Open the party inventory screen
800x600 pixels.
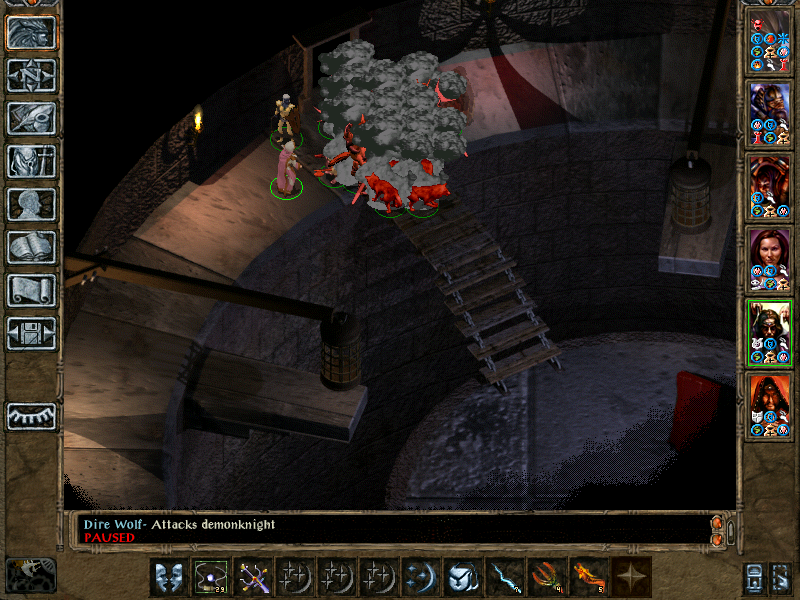(32, 161)
